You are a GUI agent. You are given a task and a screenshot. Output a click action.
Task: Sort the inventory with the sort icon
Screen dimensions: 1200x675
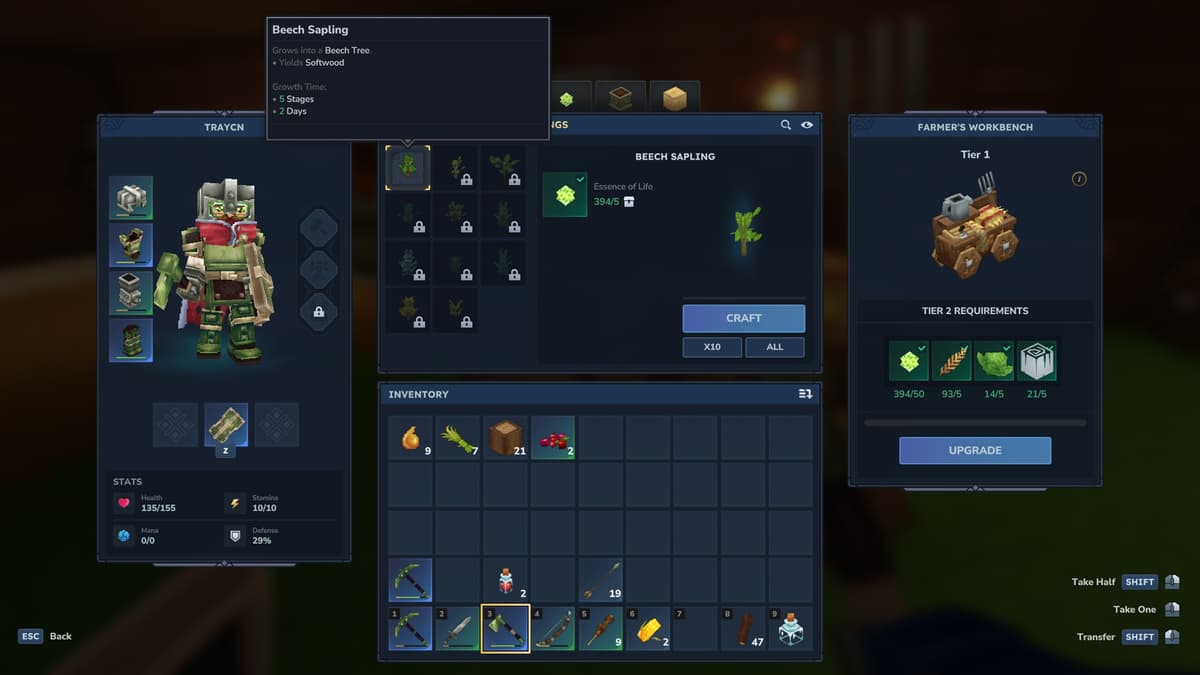point(805,394)
